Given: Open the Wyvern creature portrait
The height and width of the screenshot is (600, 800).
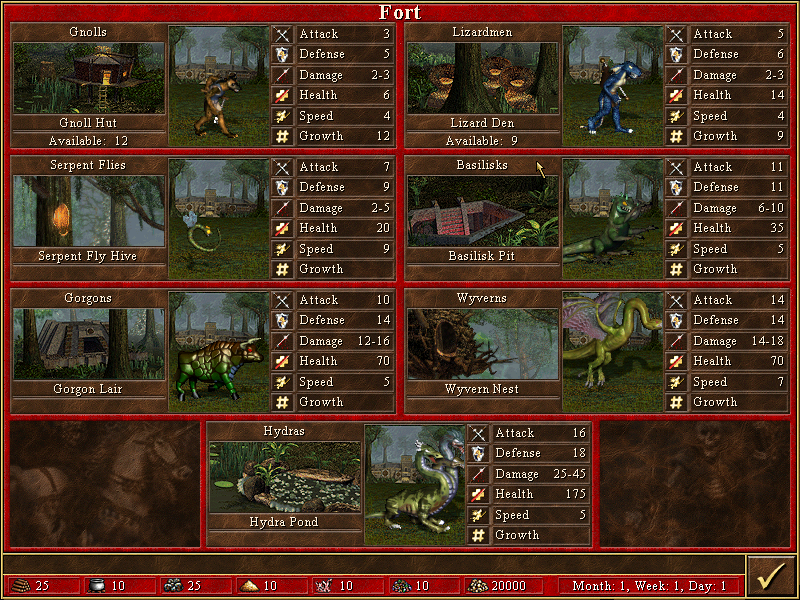Looking at the screenshot, I should pyautogui.click(x=613, y=351).
